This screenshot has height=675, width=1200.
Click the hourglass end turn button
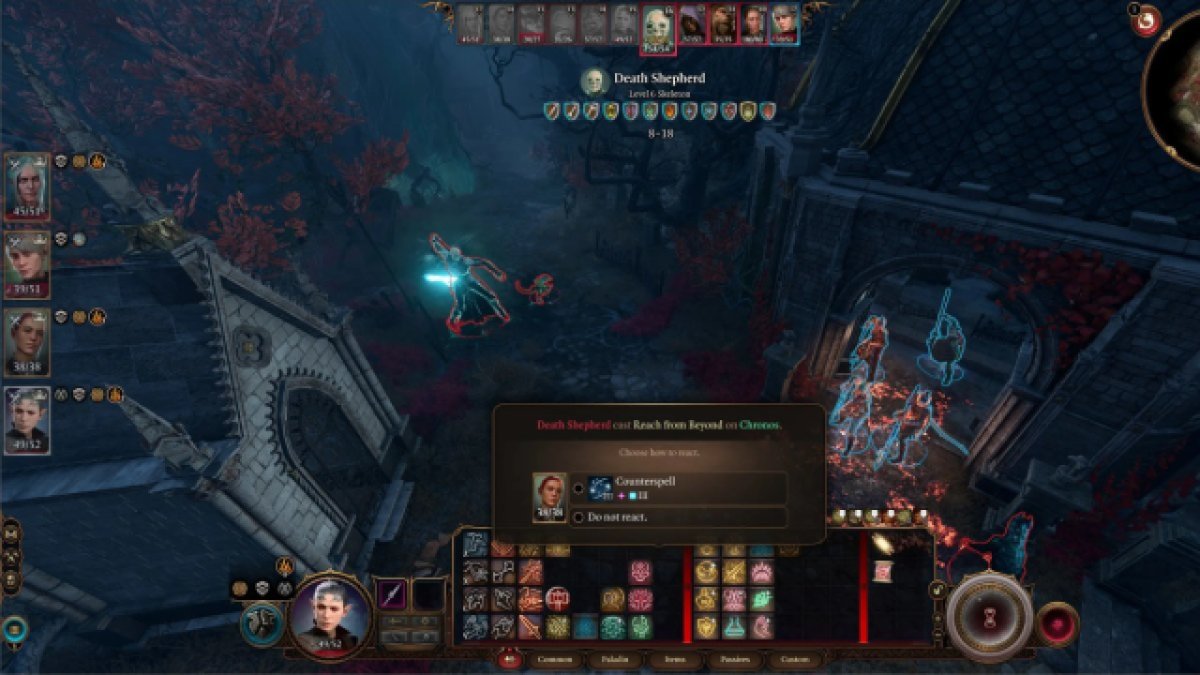pyautogui.click(x=990, y=614)
